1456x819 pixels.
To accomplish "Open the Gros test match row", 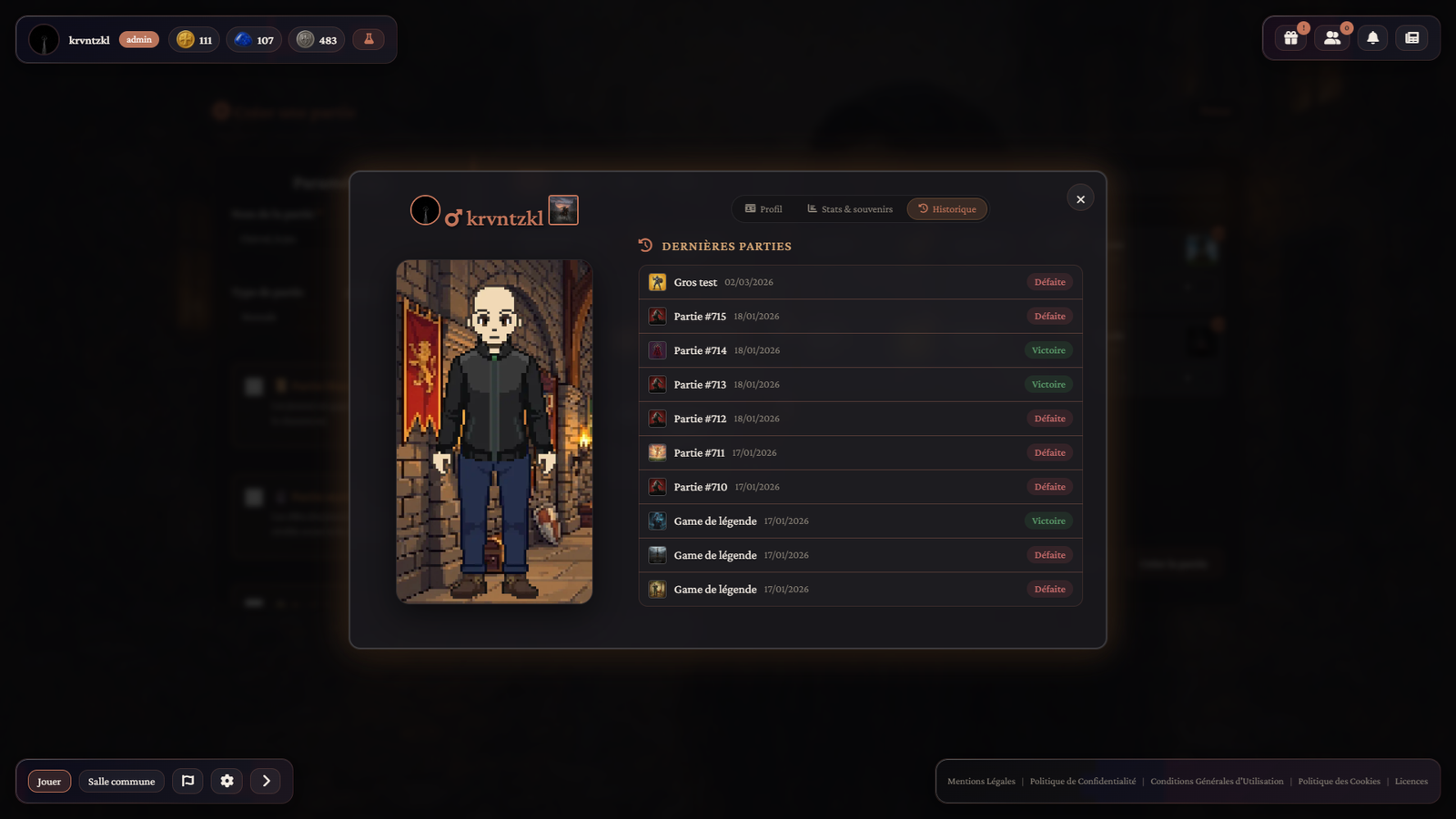I will tap(860, 282).
